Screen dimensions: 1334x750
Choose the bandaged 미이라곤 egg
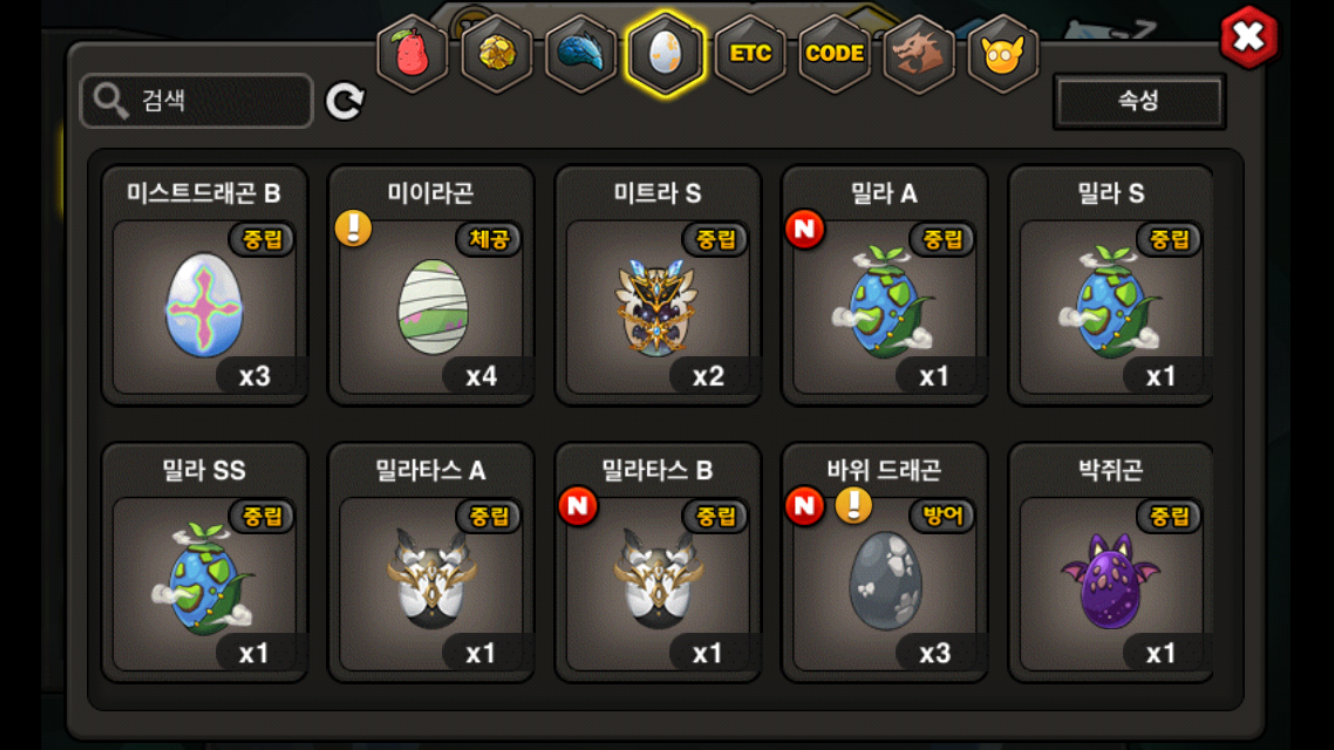pyautogui.click(x=431, y=305)
